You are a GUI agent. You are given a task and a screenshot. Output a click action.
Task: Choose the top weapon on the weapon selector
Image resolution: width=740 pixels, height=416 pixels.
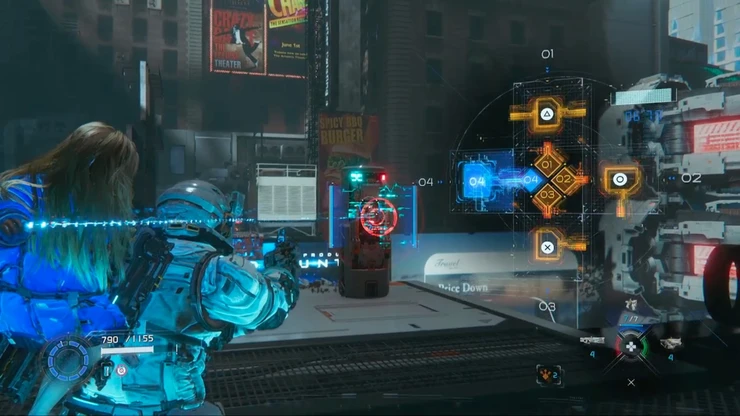[x=629, y=305]
